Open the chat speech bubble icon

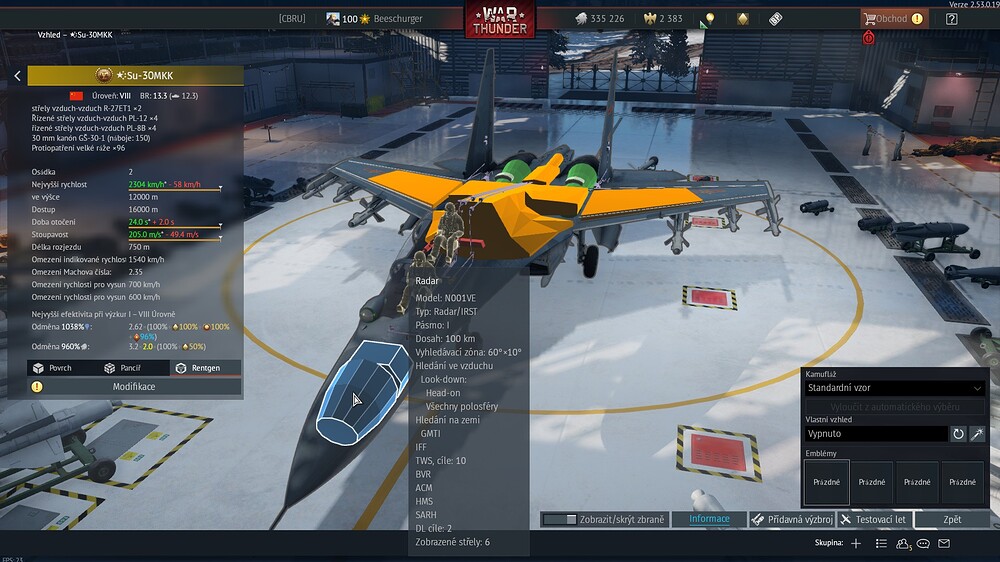pos(923,543)
